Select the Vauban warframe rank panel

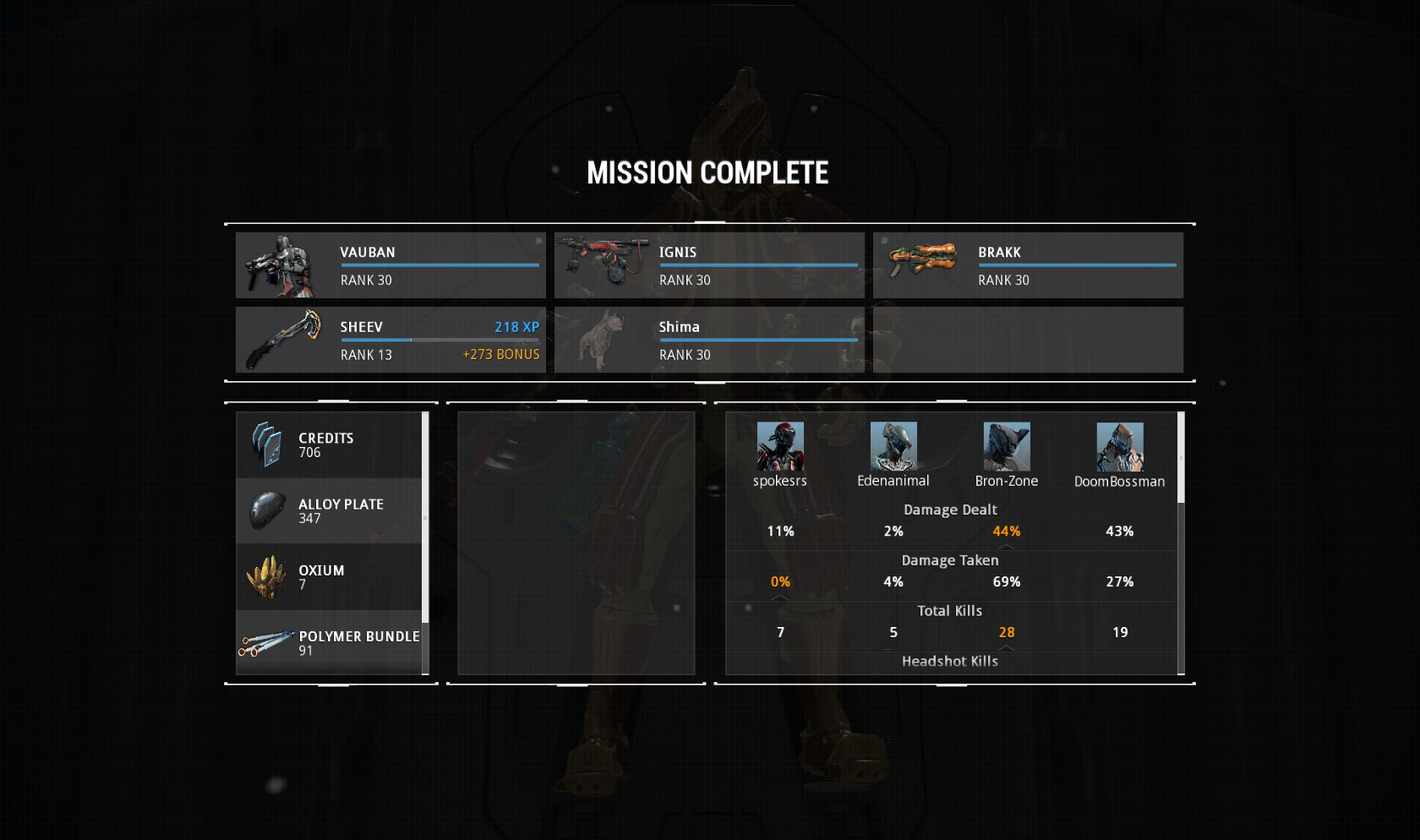coord(390,265)
